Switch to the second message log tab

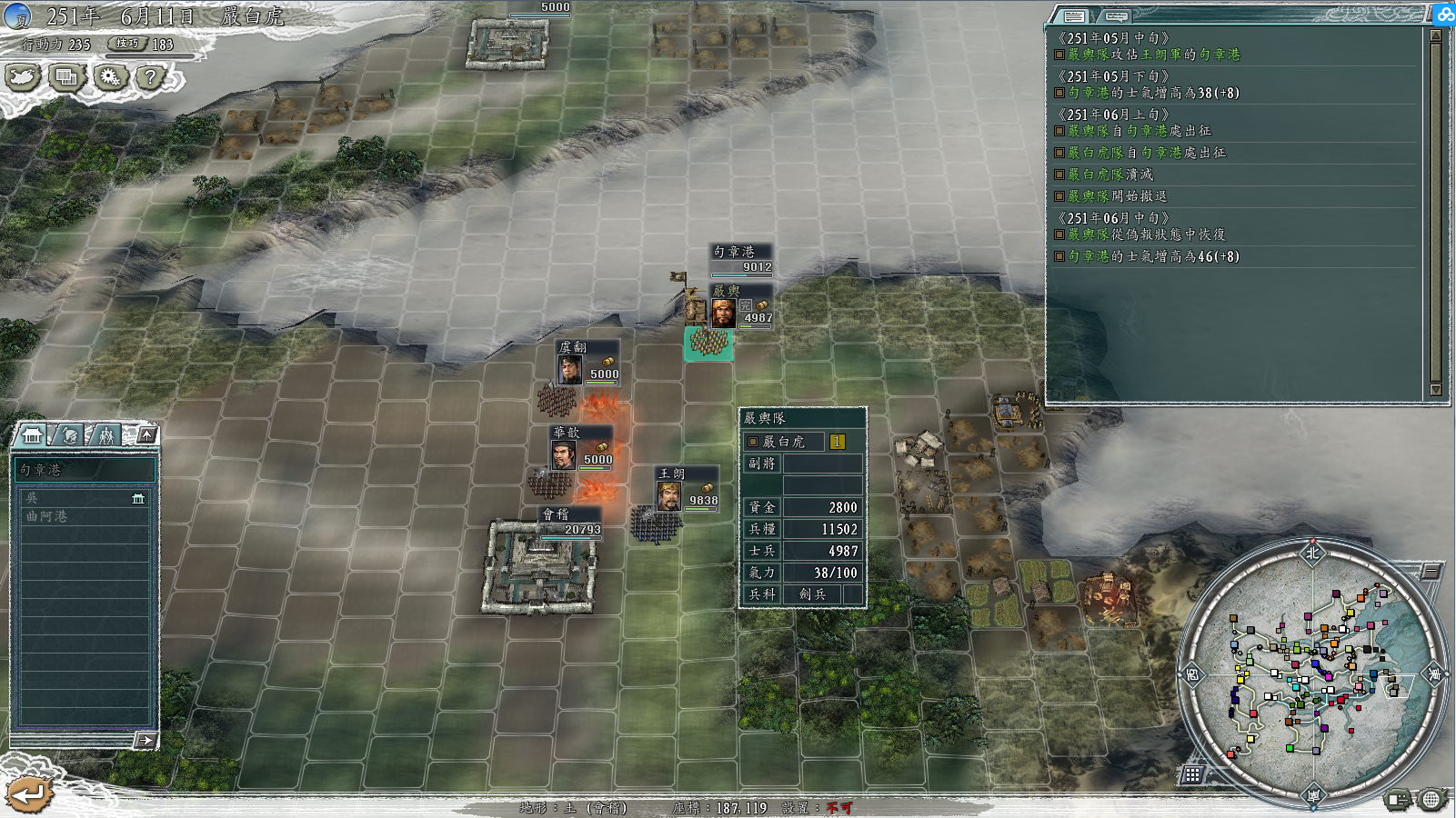tap(1117, 16)
